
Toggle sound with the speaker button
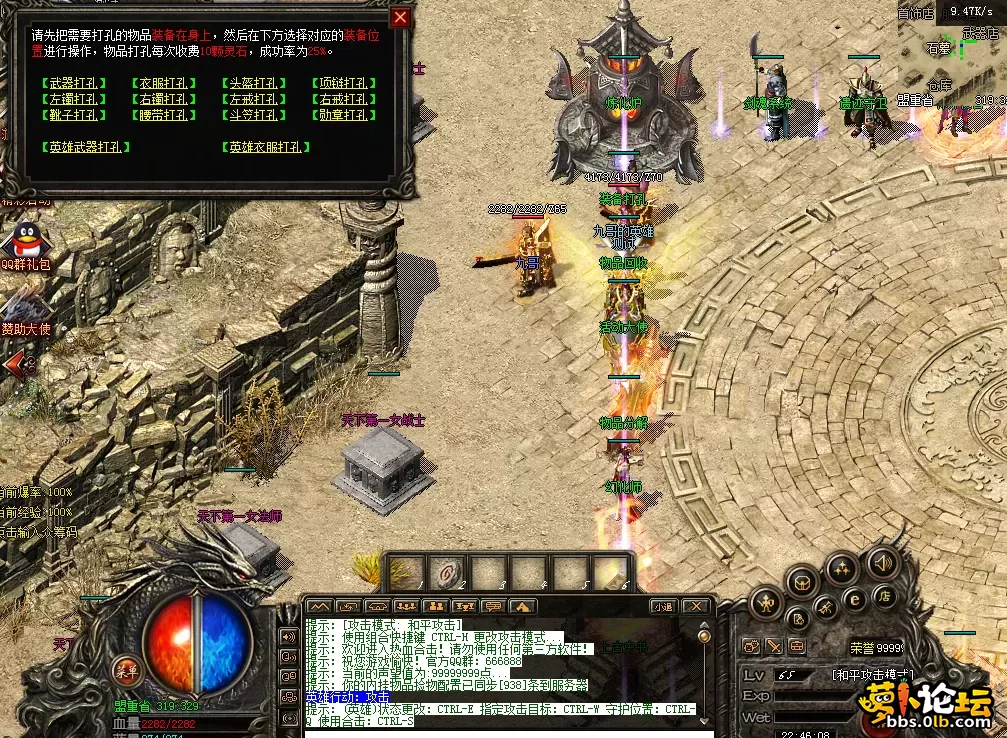pos(882,564)
